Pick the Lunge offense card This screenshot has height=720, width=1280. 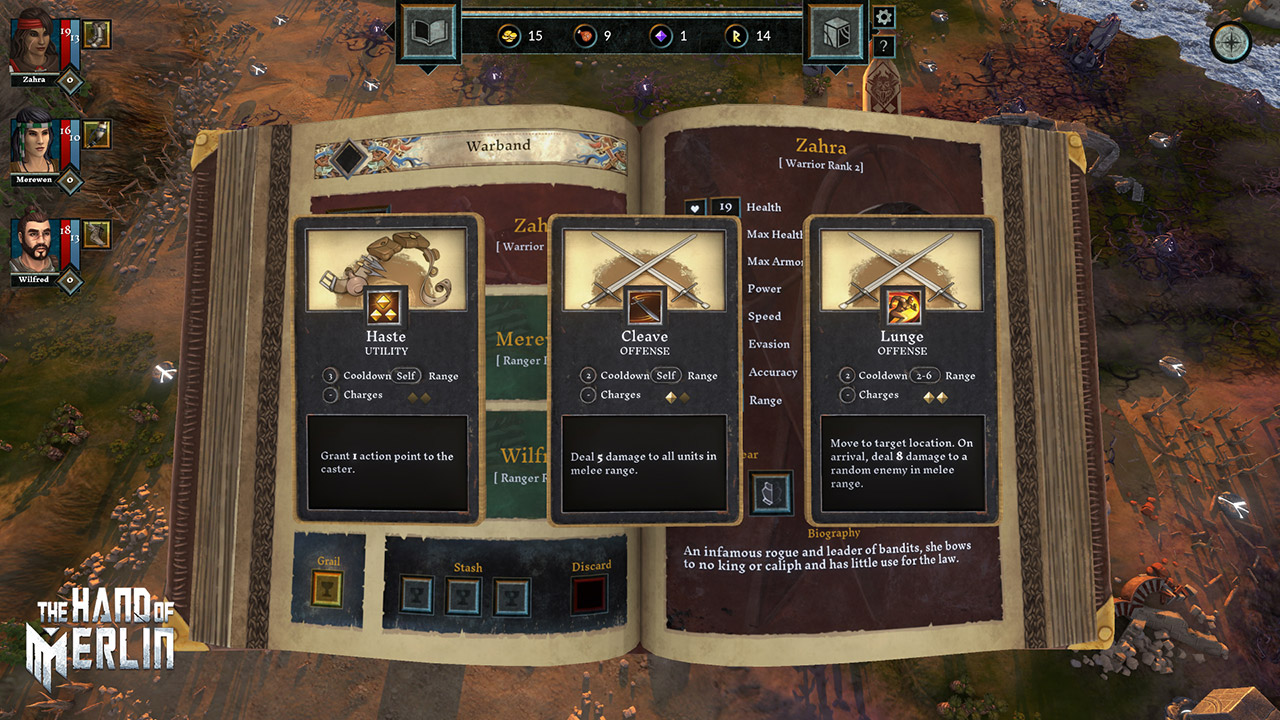coord(902,368)
